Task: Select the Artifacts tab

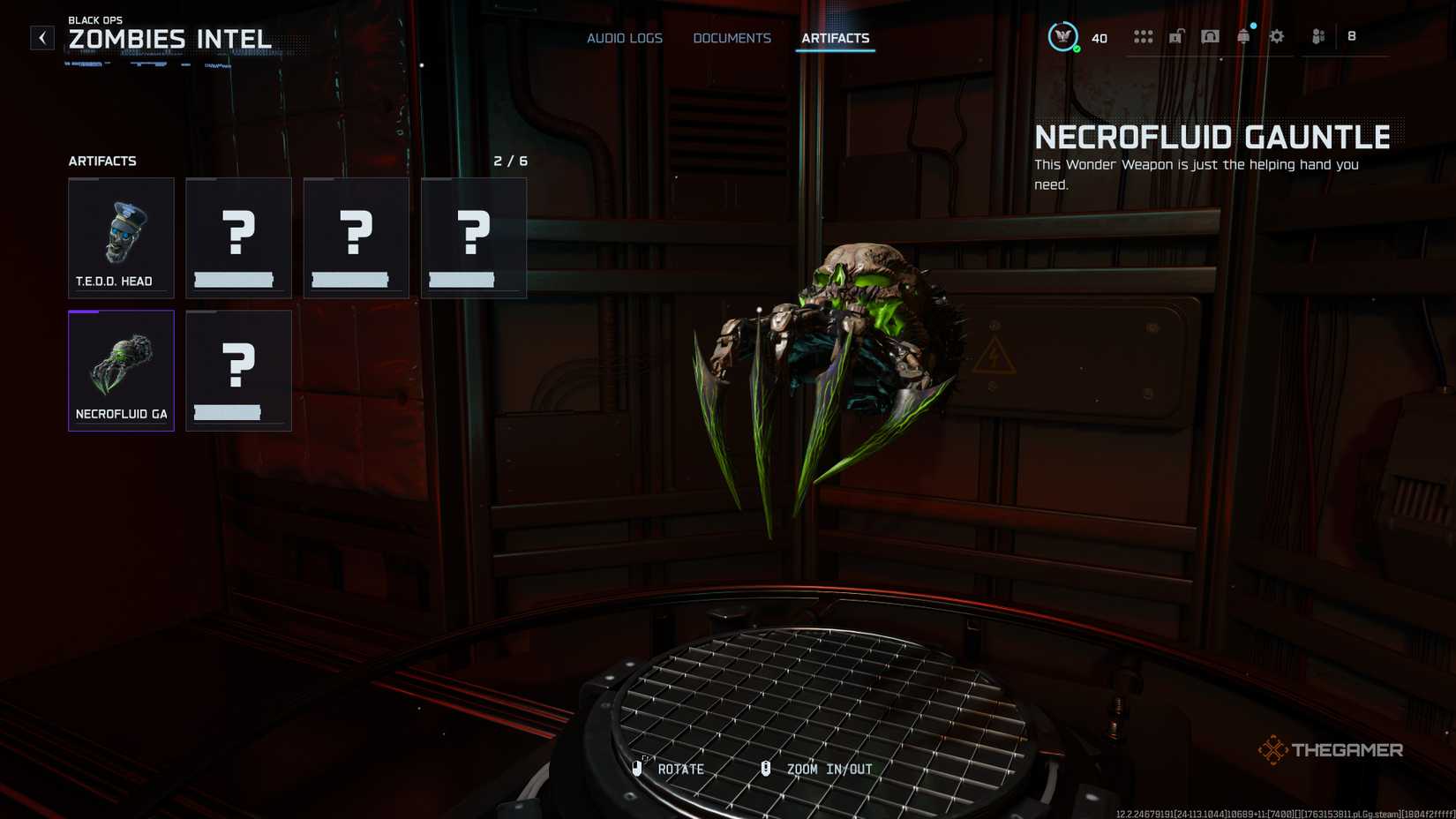Action: click(835, 38)
